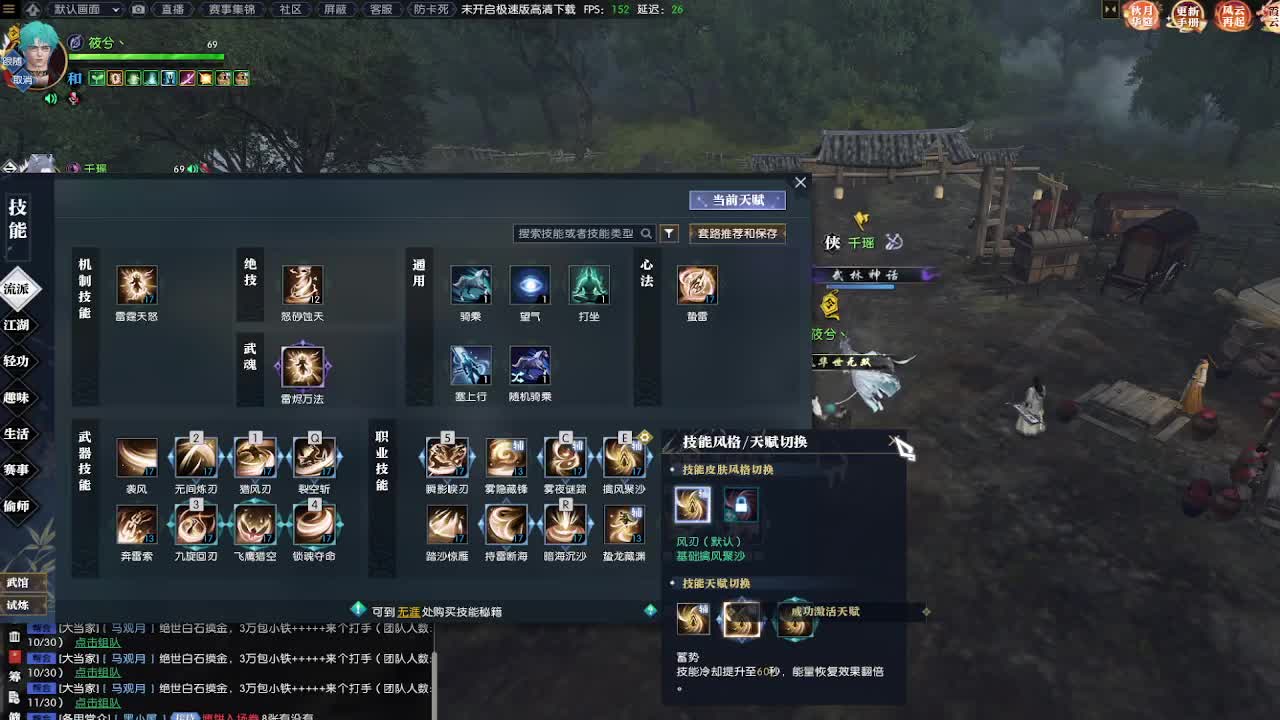Open the skill type filter funnel
Viewport: 1280px width, 720px height.
pyautogui.click(x=669, y=232)
